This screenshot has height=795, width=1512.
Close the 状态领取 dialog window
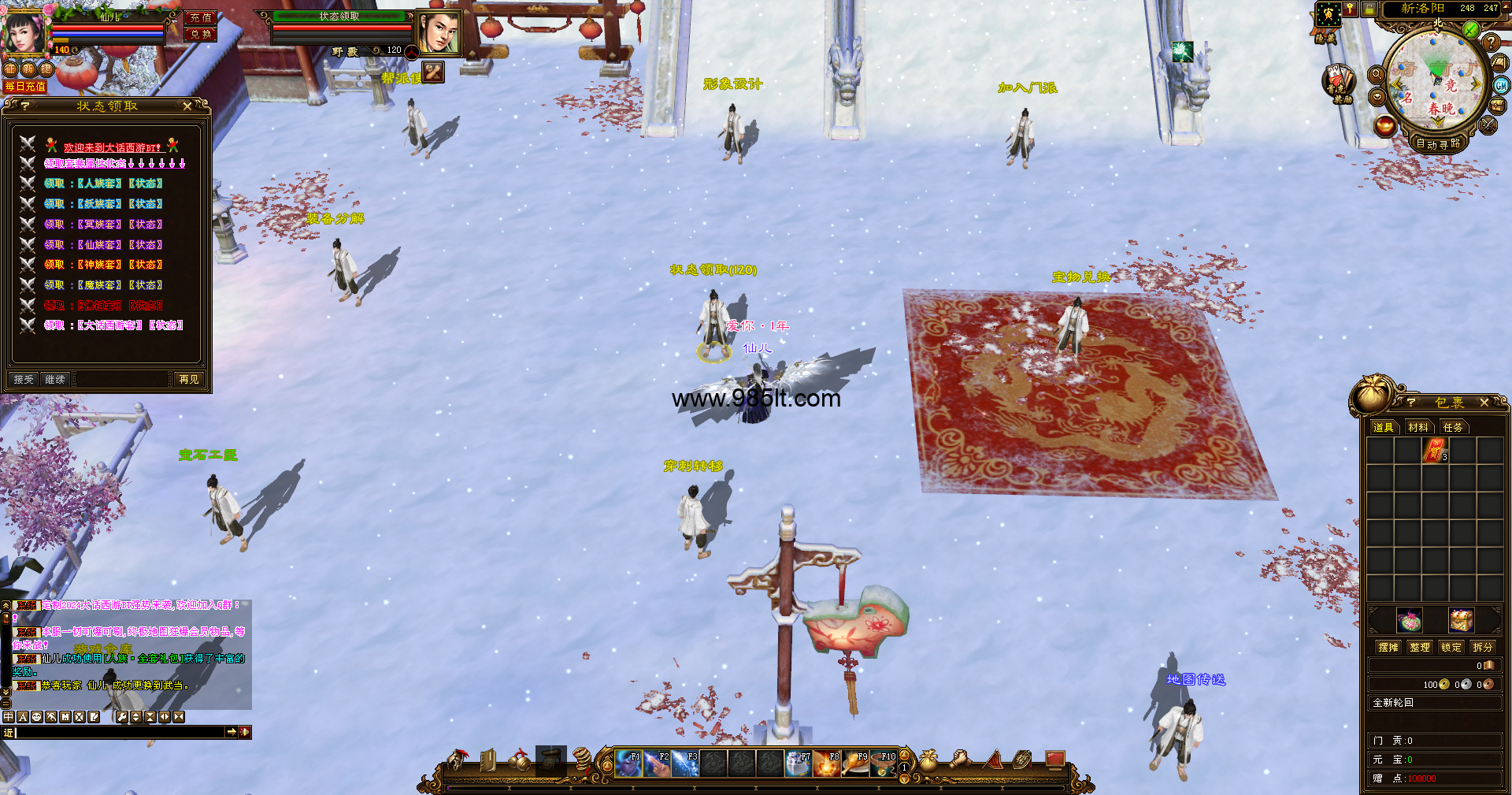pyautogui.click(x=187, y=106)
